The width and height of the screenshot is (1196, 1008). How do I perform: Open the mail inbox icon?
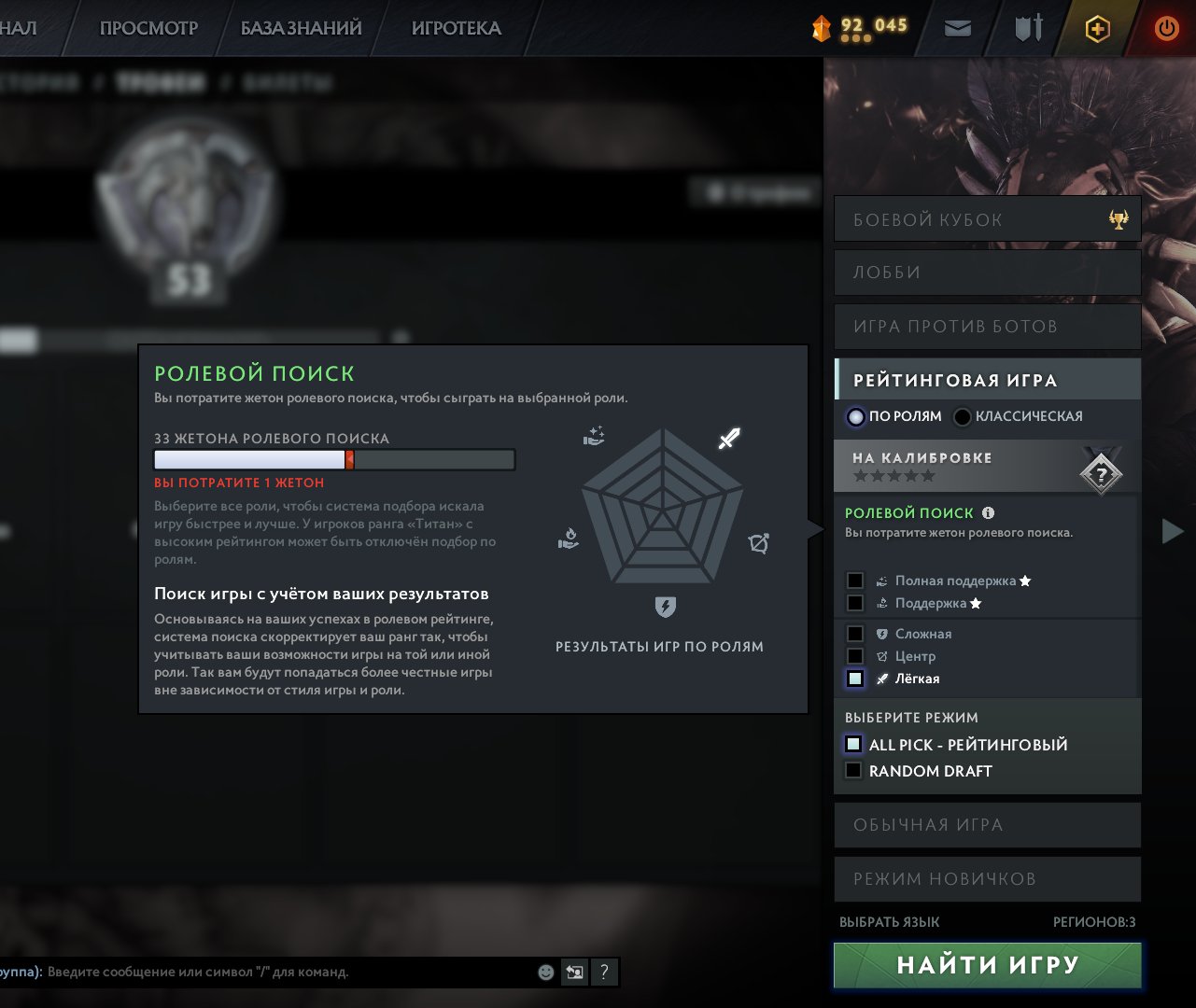pos(956,29)
